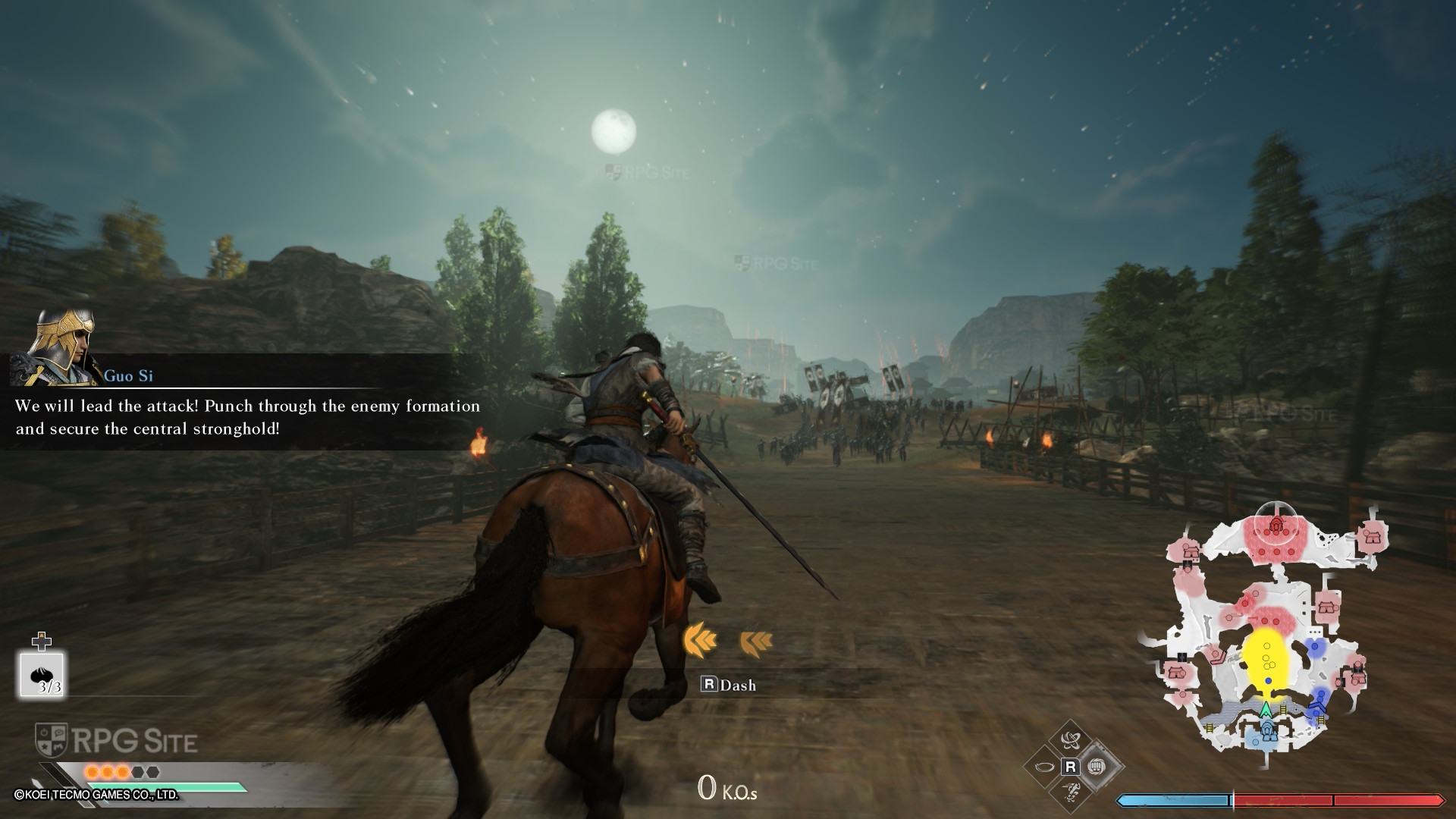Screen dimensions: 1456x819
Task: Select the blue allied main camp marker
Action: tap(1268, 733)
